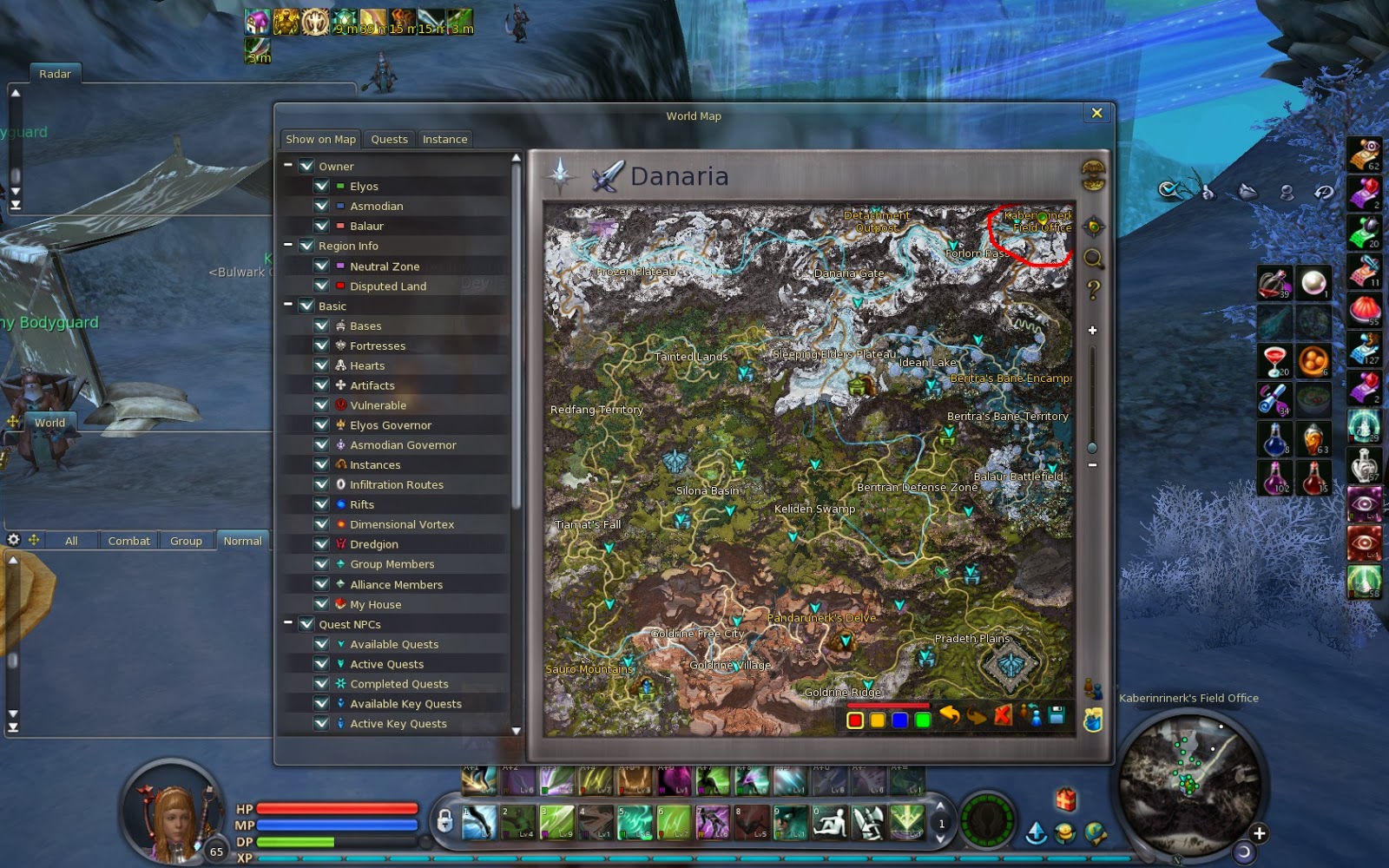The image size is (1389, 868).
Task: Select the red drawing color swatch
Action: pyautogui.click(x=855, y=720)
